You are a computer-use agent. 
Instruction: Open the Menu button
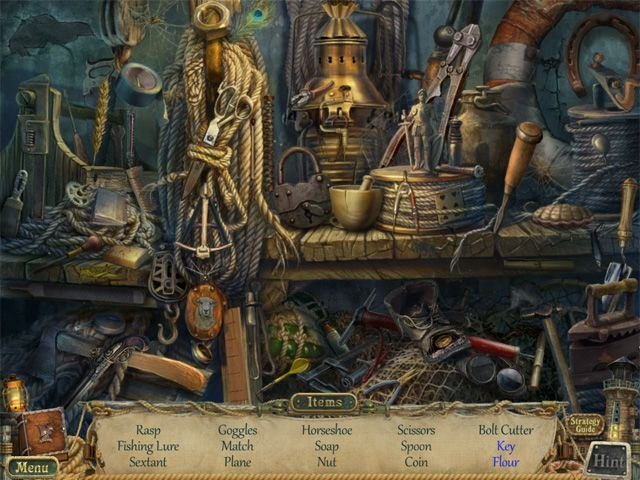click(32, 467)
